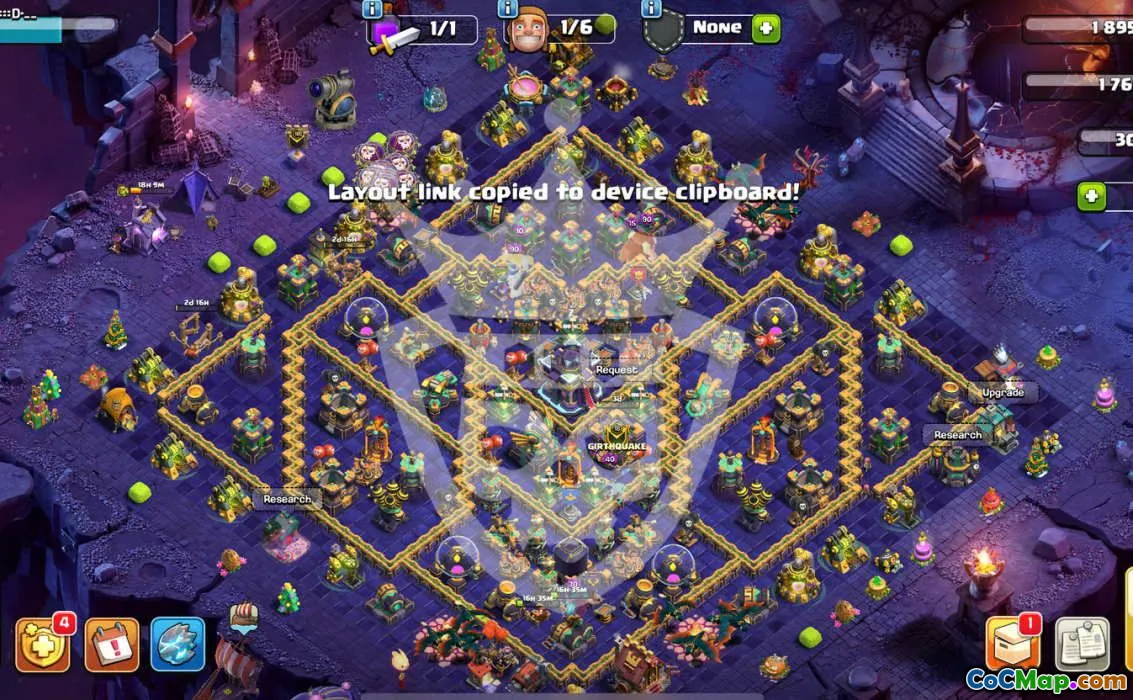Tap the Upgrade bubble label
1133x700 pixels.
coord(1002,393)
